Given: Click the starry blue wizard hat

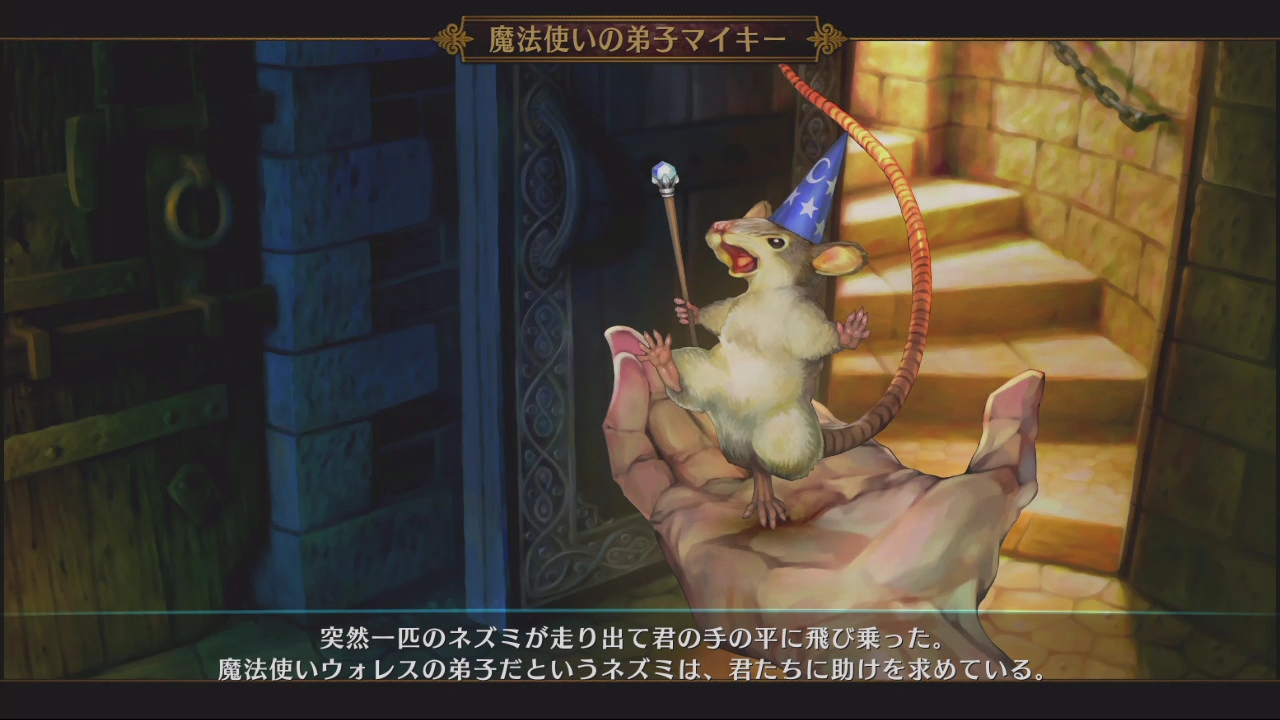Looking at the screenshot, I should (x=815, y=215).
